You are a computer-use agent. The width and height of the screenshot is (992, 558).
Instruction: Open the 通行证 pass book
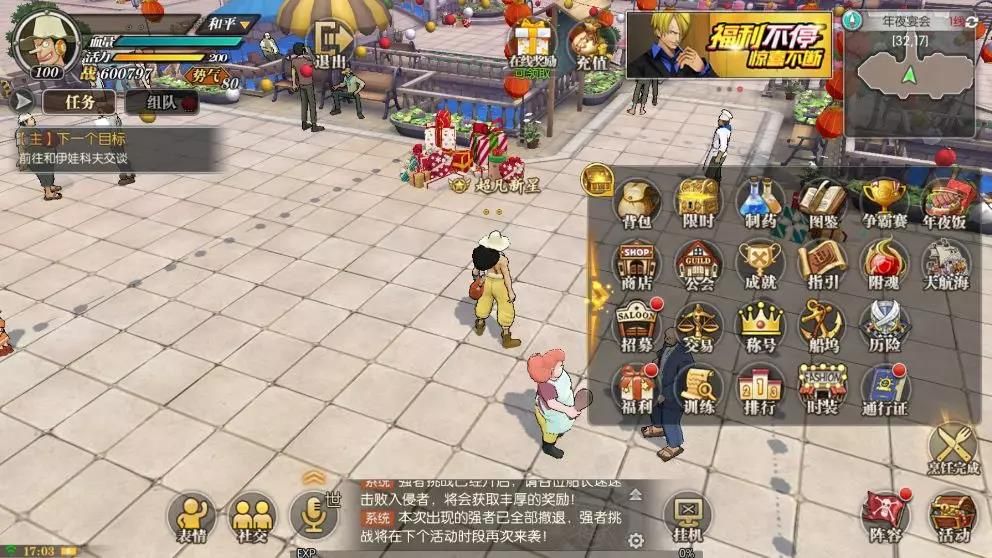click(x=884, y=390)
